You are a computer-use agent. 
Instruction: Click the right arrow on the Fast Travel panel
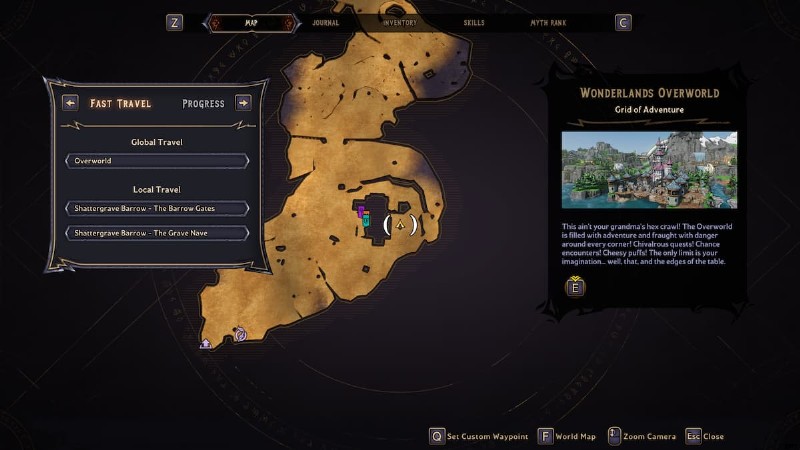pyautogui.click(x=243, y=102)
